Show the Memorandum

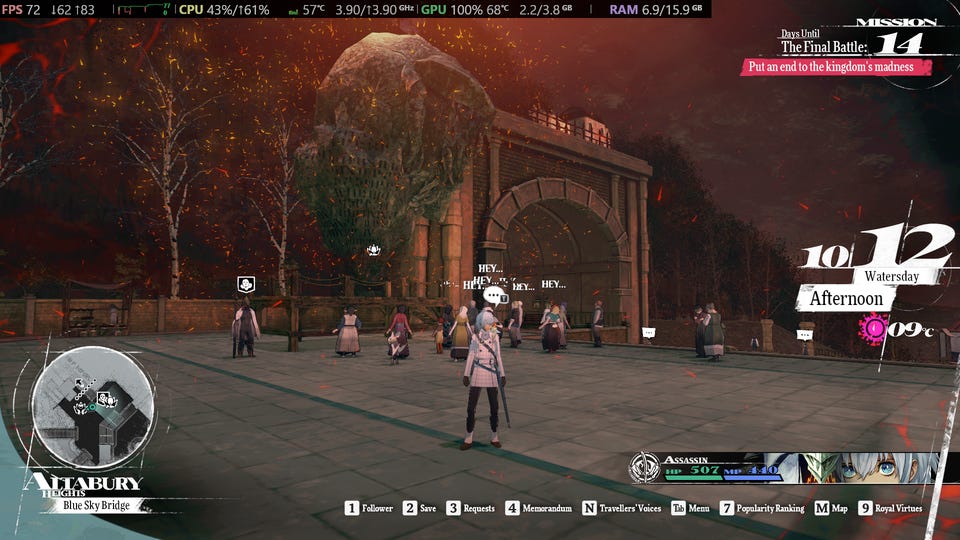539,508
